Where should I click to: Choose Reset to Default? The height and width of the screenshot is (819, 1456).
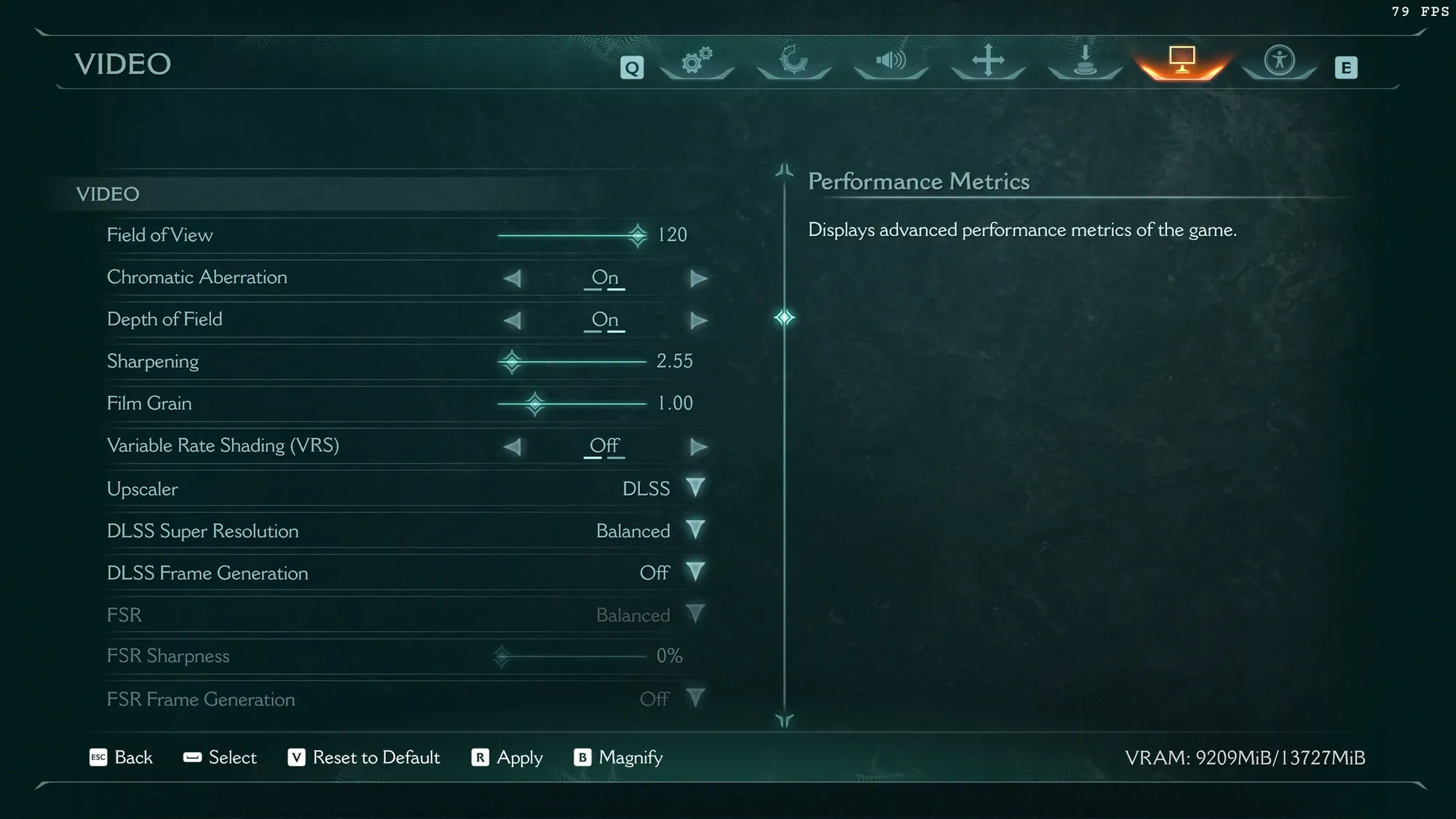364,757
